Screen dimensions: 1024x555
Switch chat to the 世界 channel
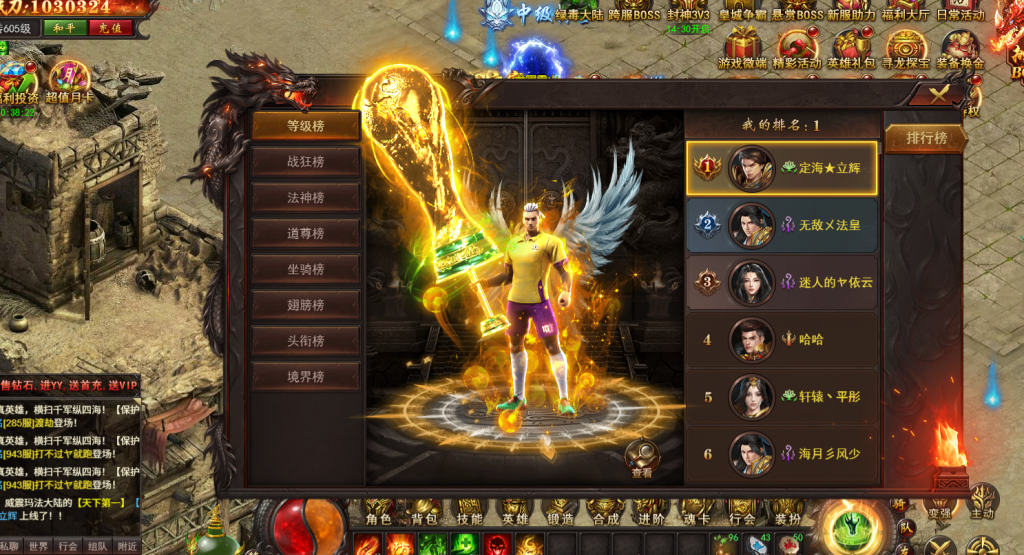[38, 546]
